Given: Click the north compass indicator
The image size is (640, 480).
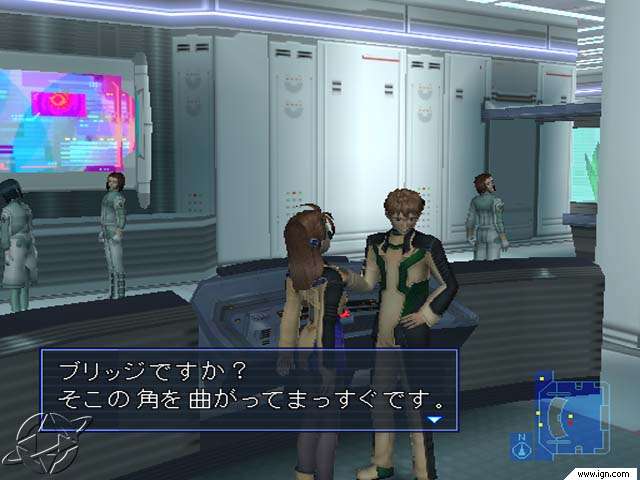Looking at the screenshot, I should [522, 446].
